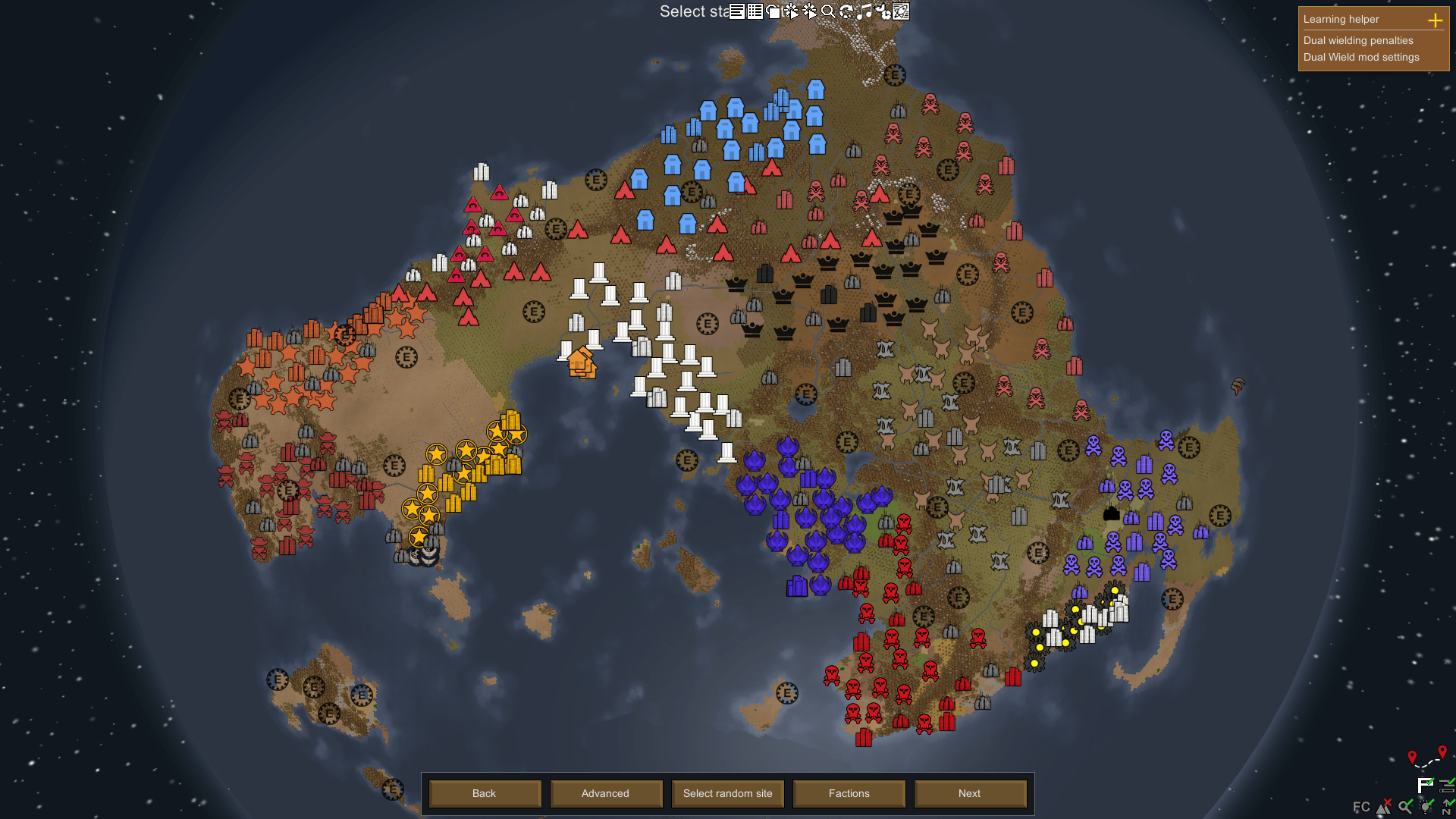Click the grid overlay icon next to the list icon
This screenshot has height=819, width=1456.
pos(755,11)
